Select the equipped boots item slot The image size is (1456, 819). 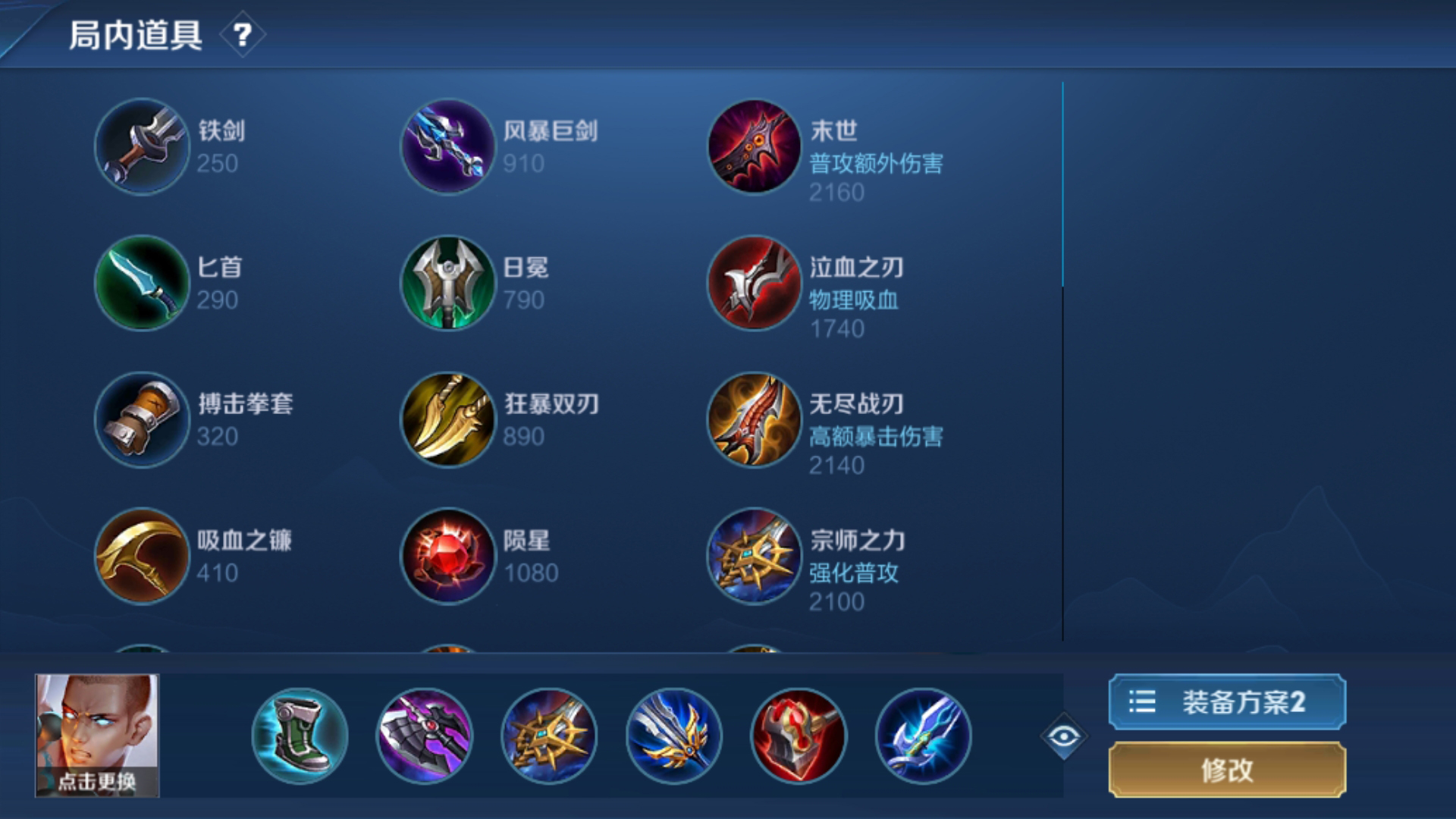point(300,734)
